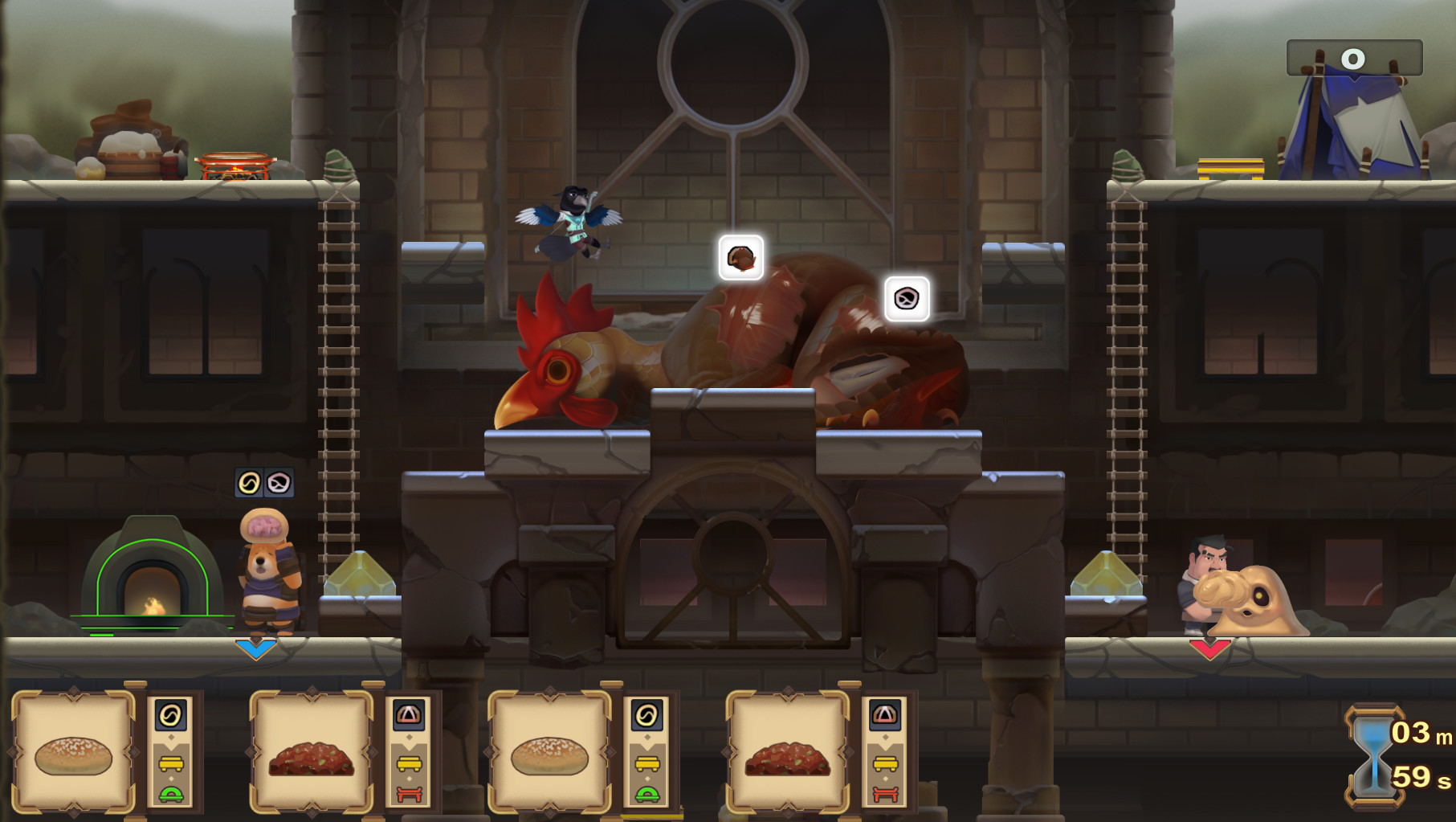The width and height of the screenshot is (1456, 822).
Task: Collect the glowing meat pickup near the rooster
Action: [906, 299]
